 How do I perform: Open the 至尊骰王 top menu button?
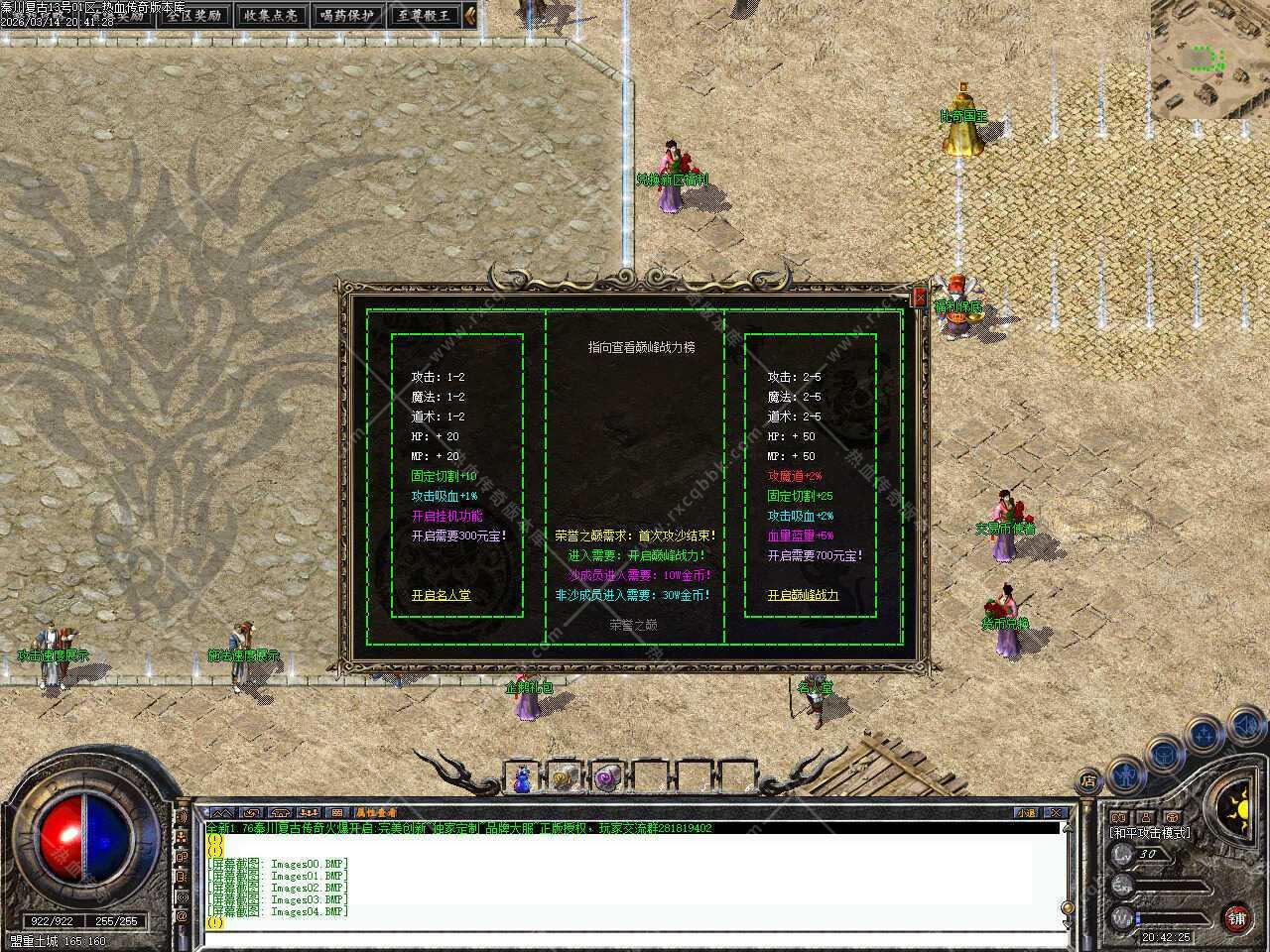[424, 15]
